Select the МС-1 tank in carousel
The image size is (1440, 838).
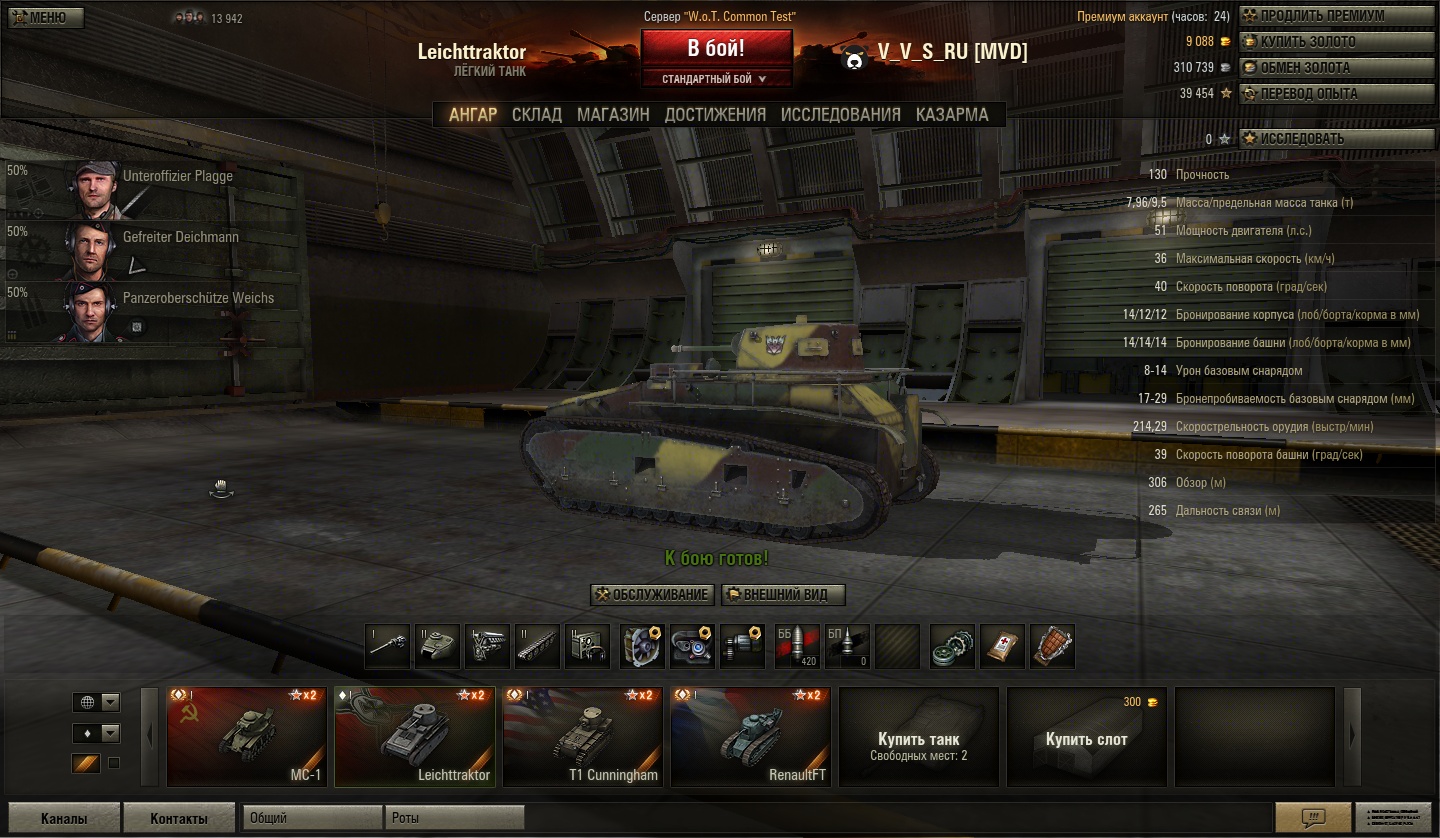point(247,737)
